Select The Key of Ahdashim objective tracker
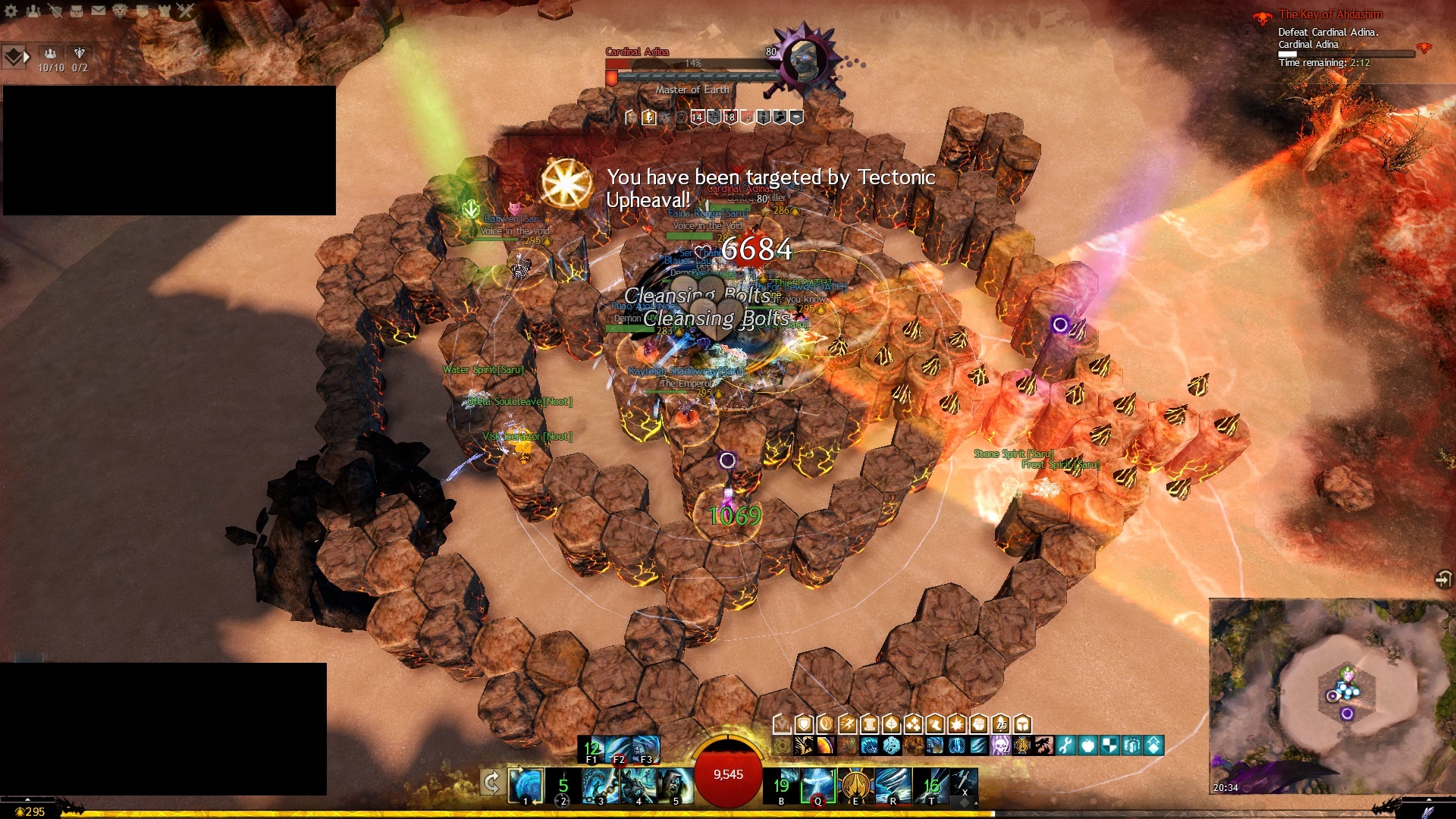The width and height of the screenshot is (1456, 819). pos(1330,14)
